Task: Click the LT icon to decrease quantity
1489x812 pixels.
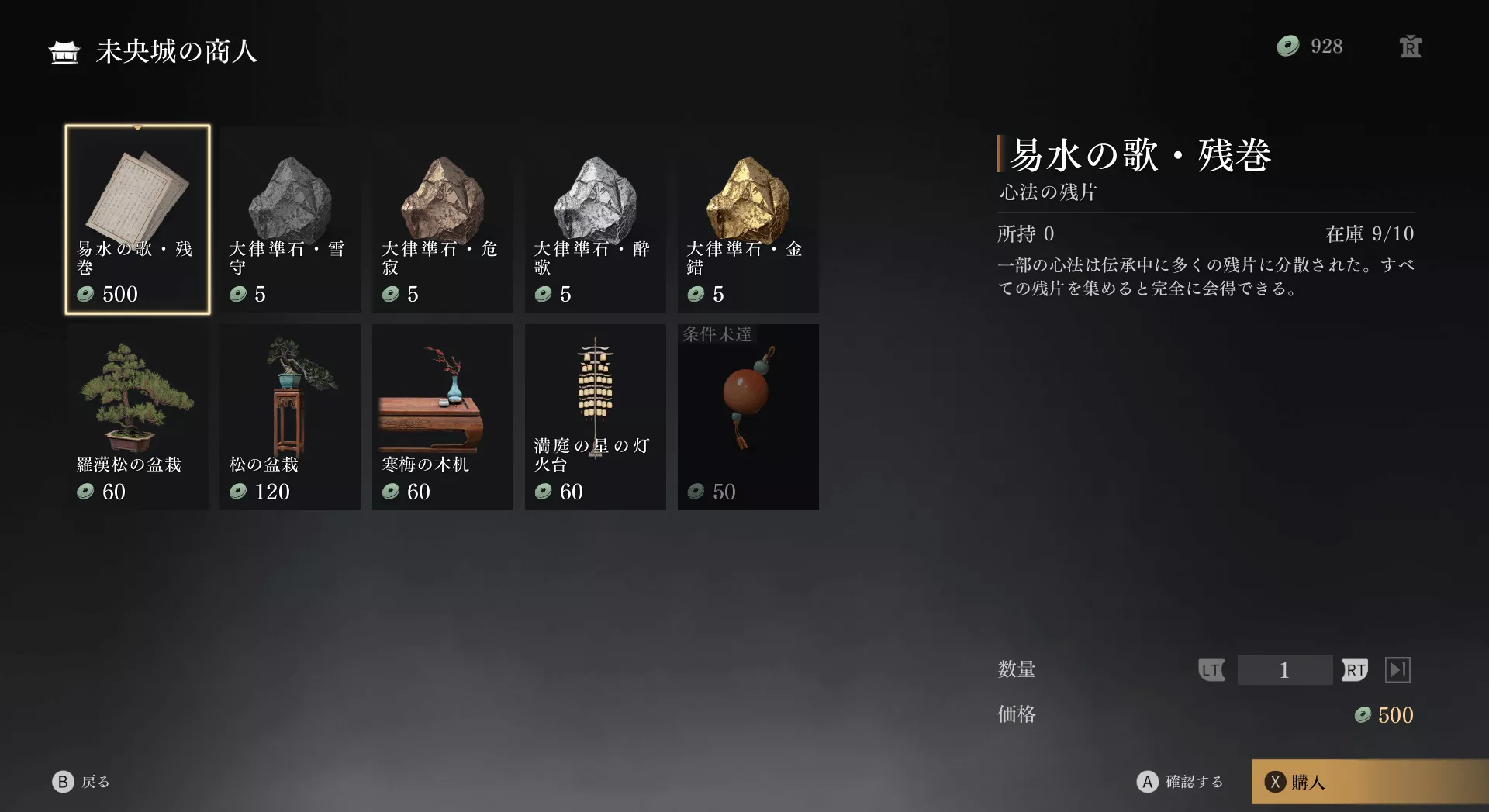Action: [1212, 670]
